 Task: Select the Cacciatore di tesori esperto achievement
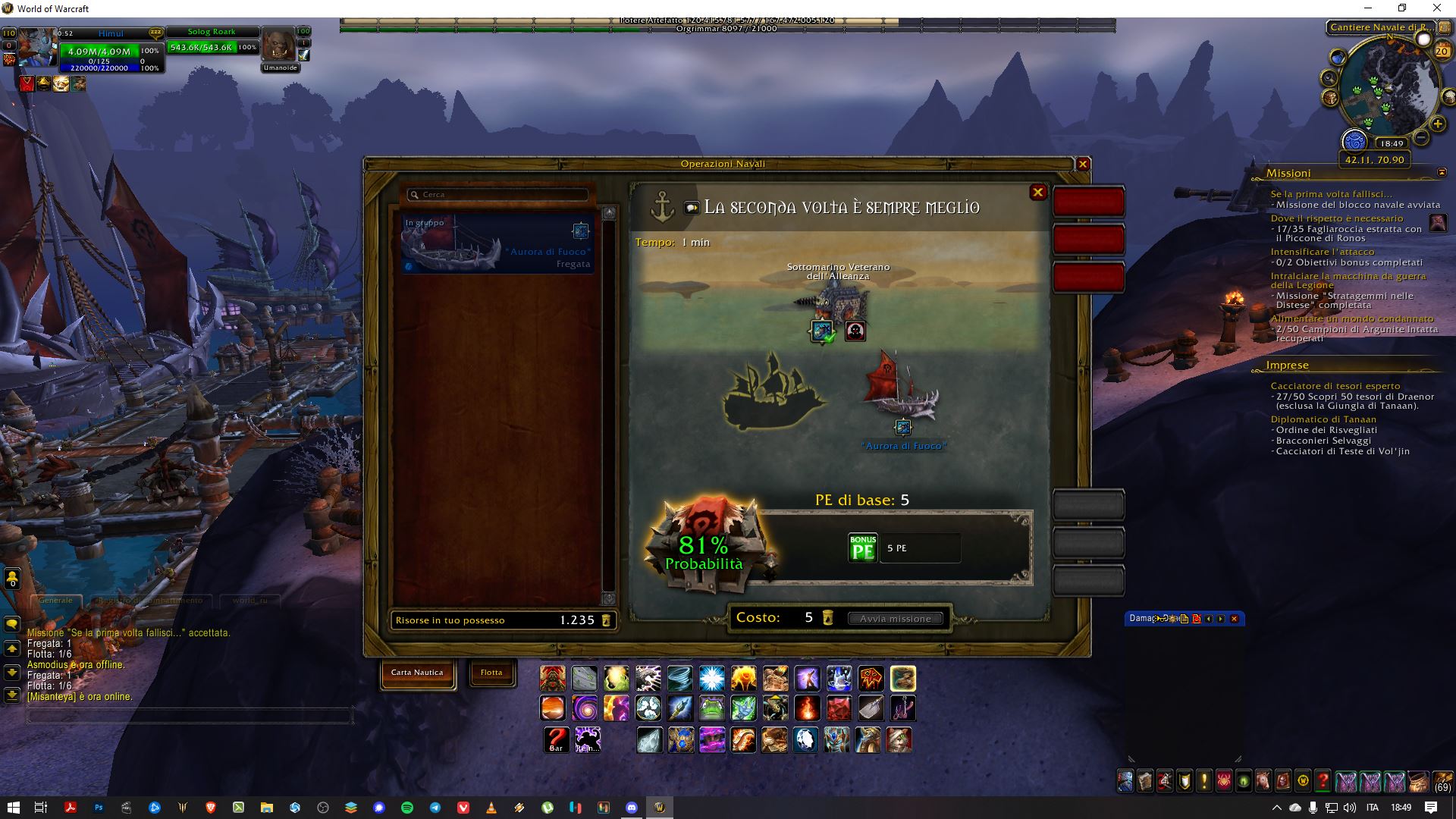[x=1335, y=386]
